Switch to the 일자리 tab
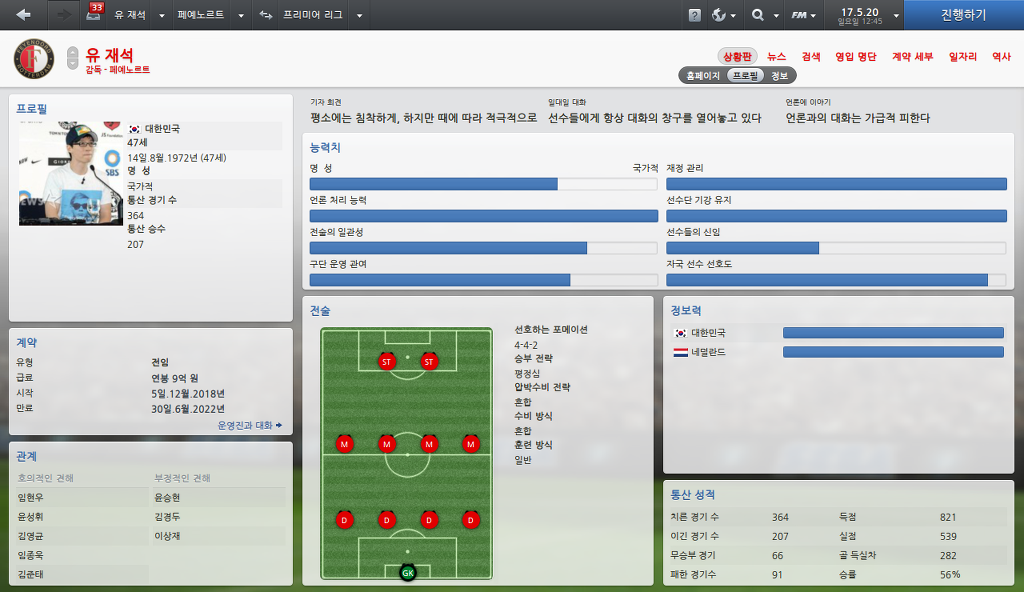 coord(962,57)
